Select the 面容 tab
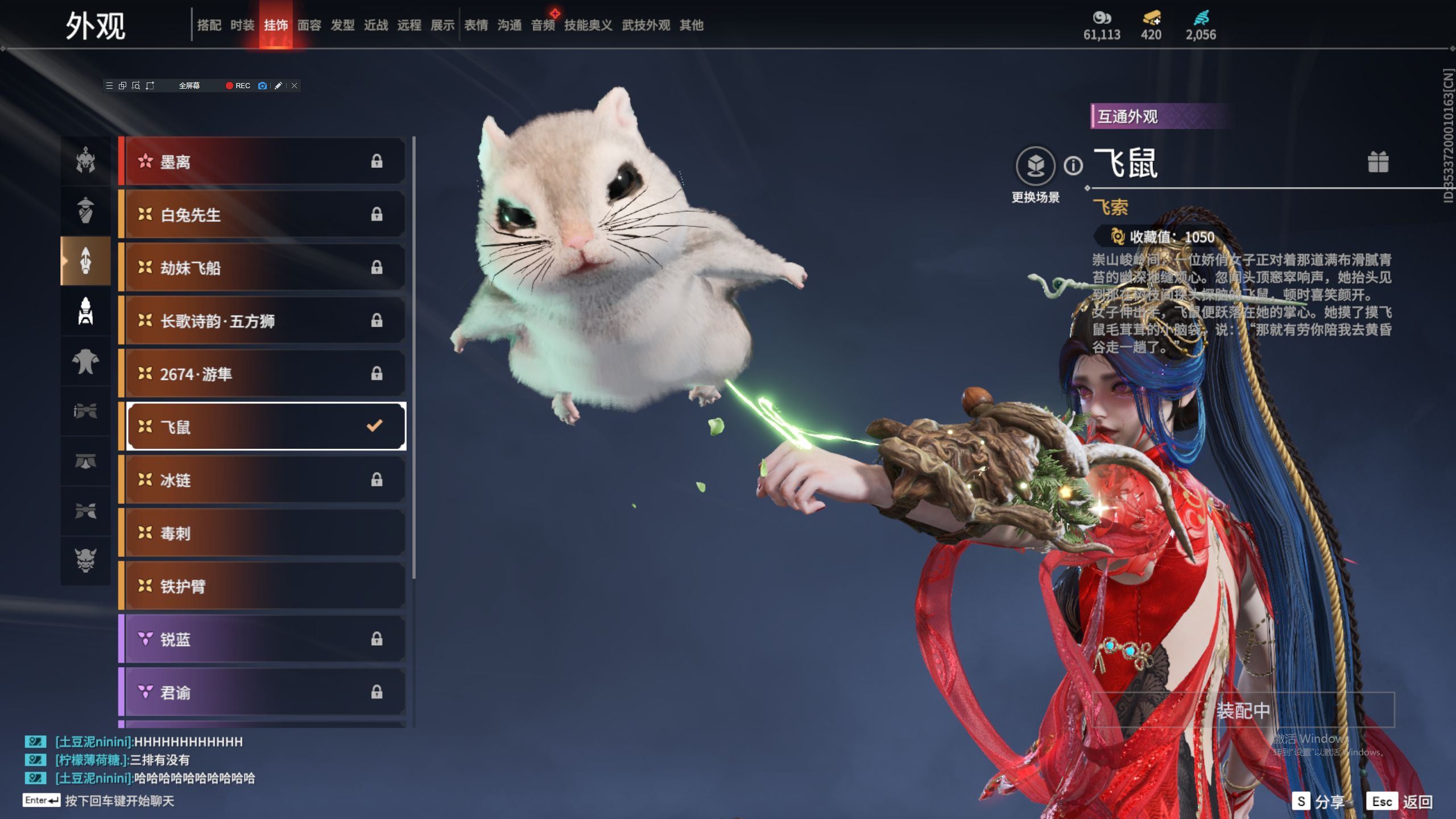 [309, 25]
